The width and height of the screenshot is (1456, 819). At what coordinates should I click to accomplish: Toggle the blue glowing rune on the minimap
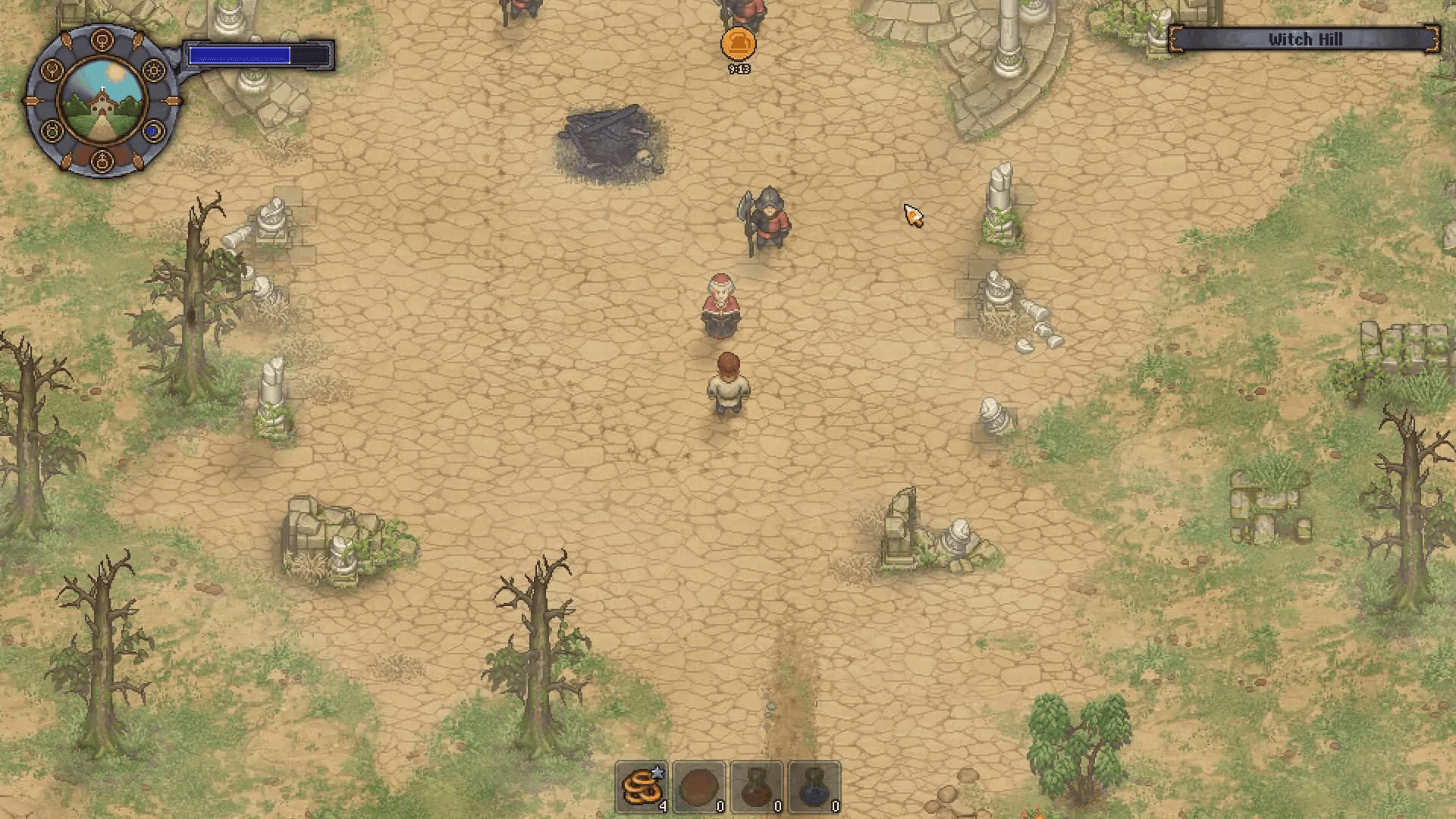point(152,131)
